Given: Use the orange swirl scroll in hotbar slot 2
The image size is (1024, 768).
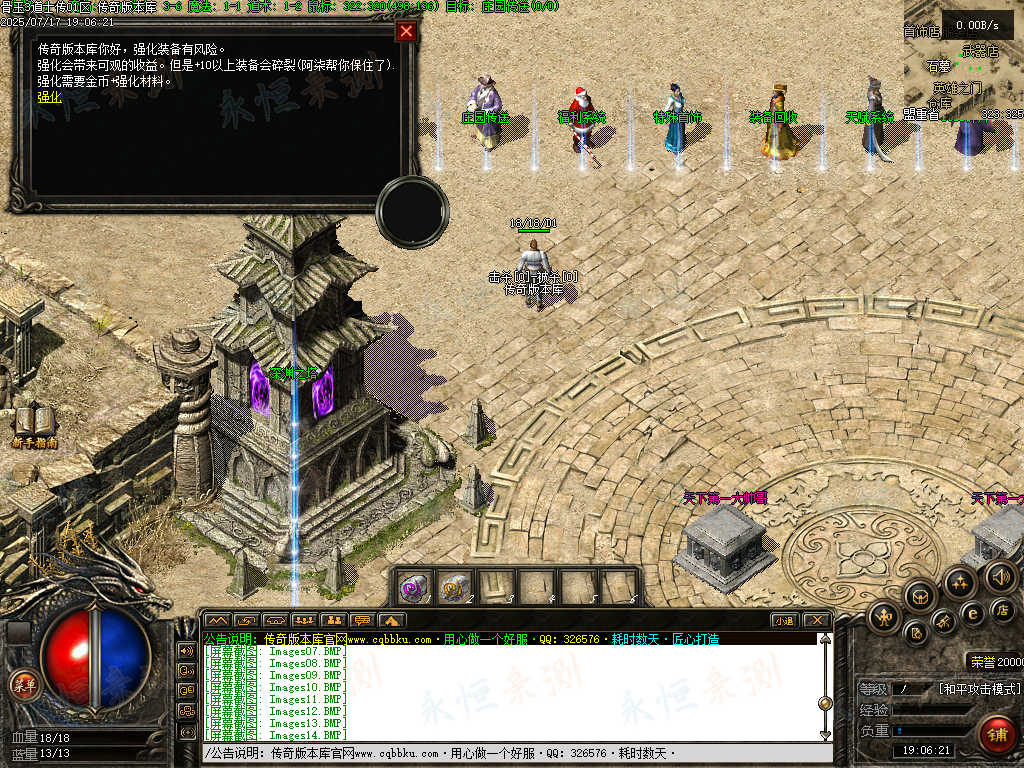Looking at the screenshot, I should 455,587.
